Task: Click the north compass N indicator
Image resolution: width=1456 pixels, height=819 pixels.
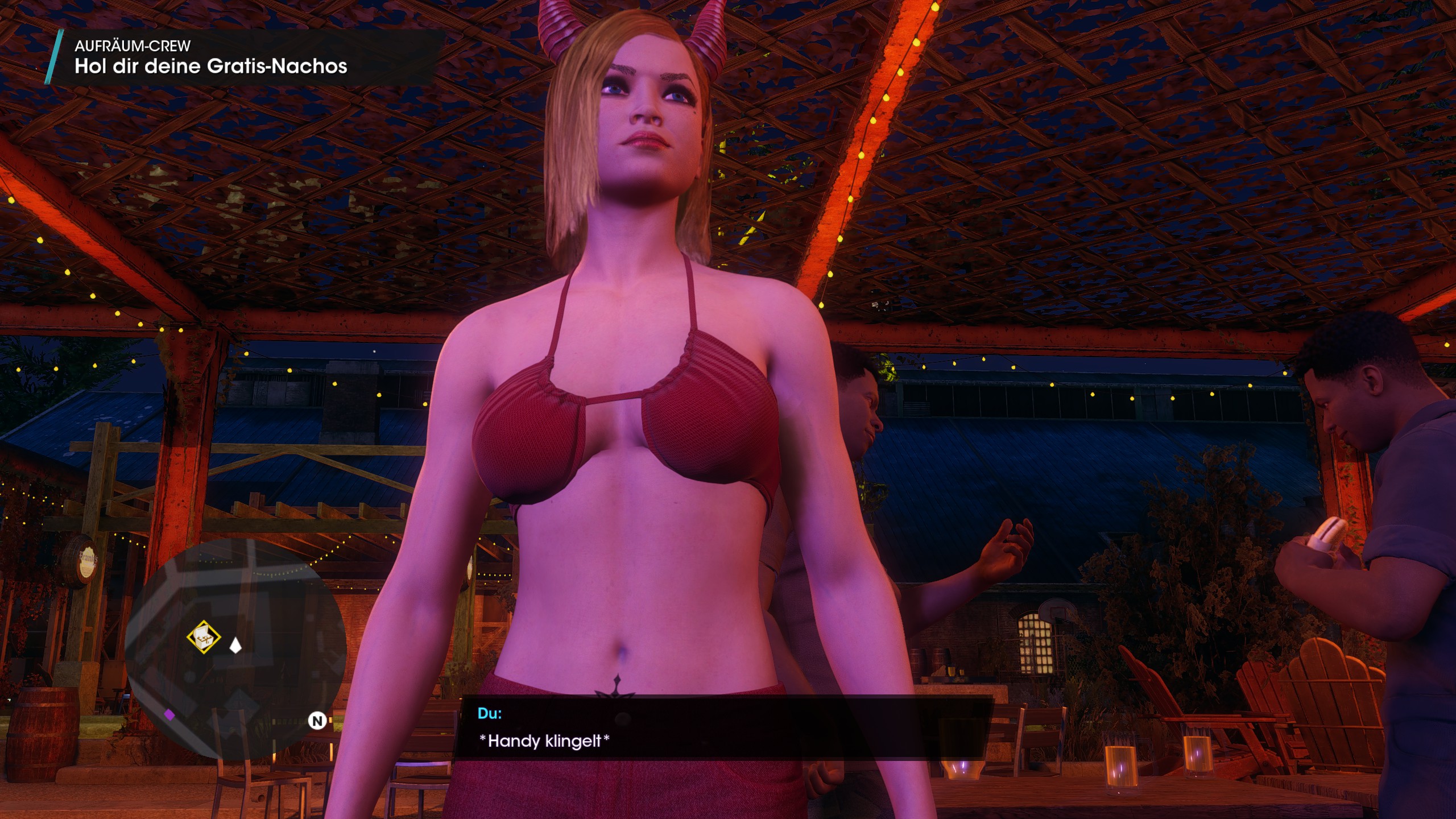Action: pyautogui.click(x=317, y=721)
